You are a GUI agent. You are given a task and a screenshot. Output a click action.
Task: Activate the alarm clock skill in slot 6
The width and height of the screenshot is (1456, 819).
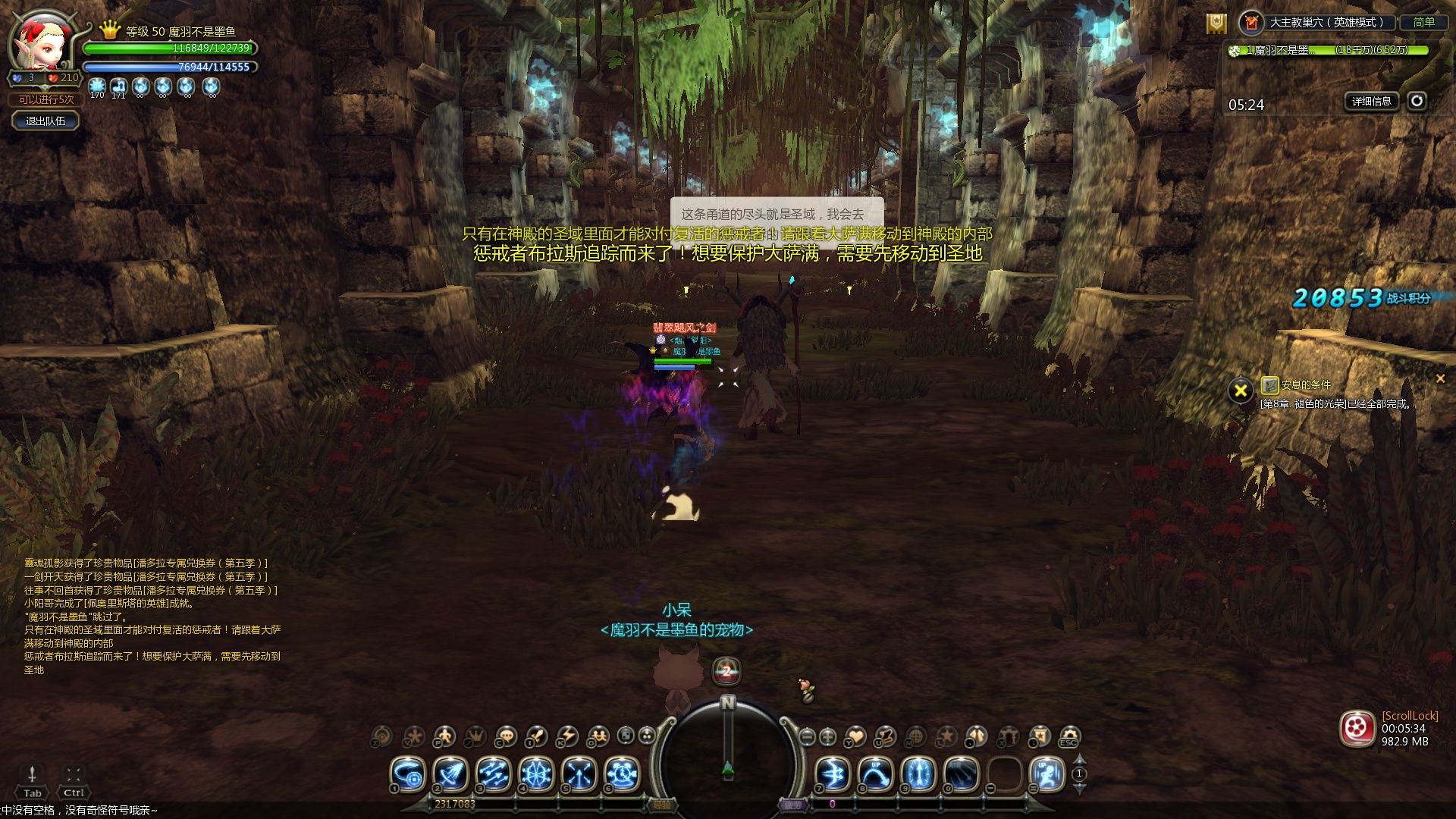tap(623, 774)
